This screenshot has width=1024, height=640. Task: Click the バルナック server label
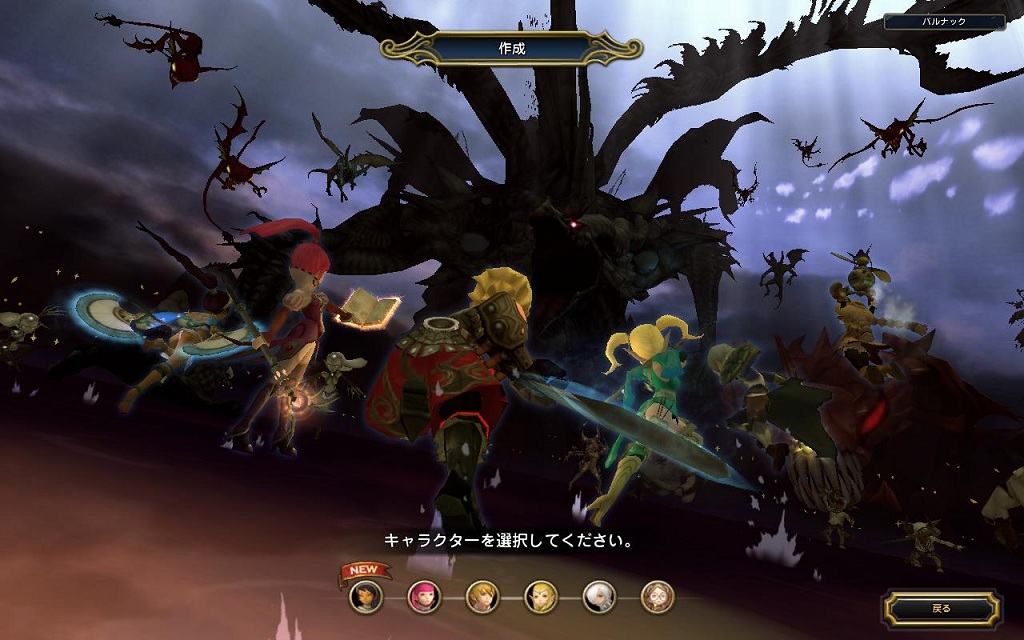(x=944, y=21)
